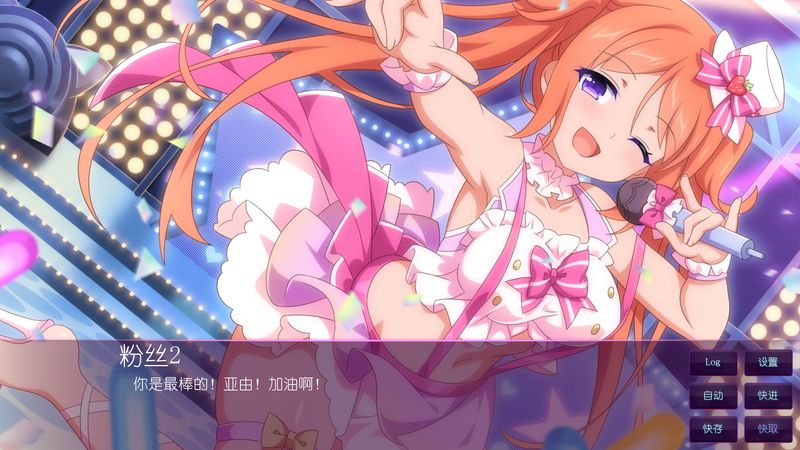The image size is (800, 450).
Task: Open the Log history
Action: tap(713, 362)
